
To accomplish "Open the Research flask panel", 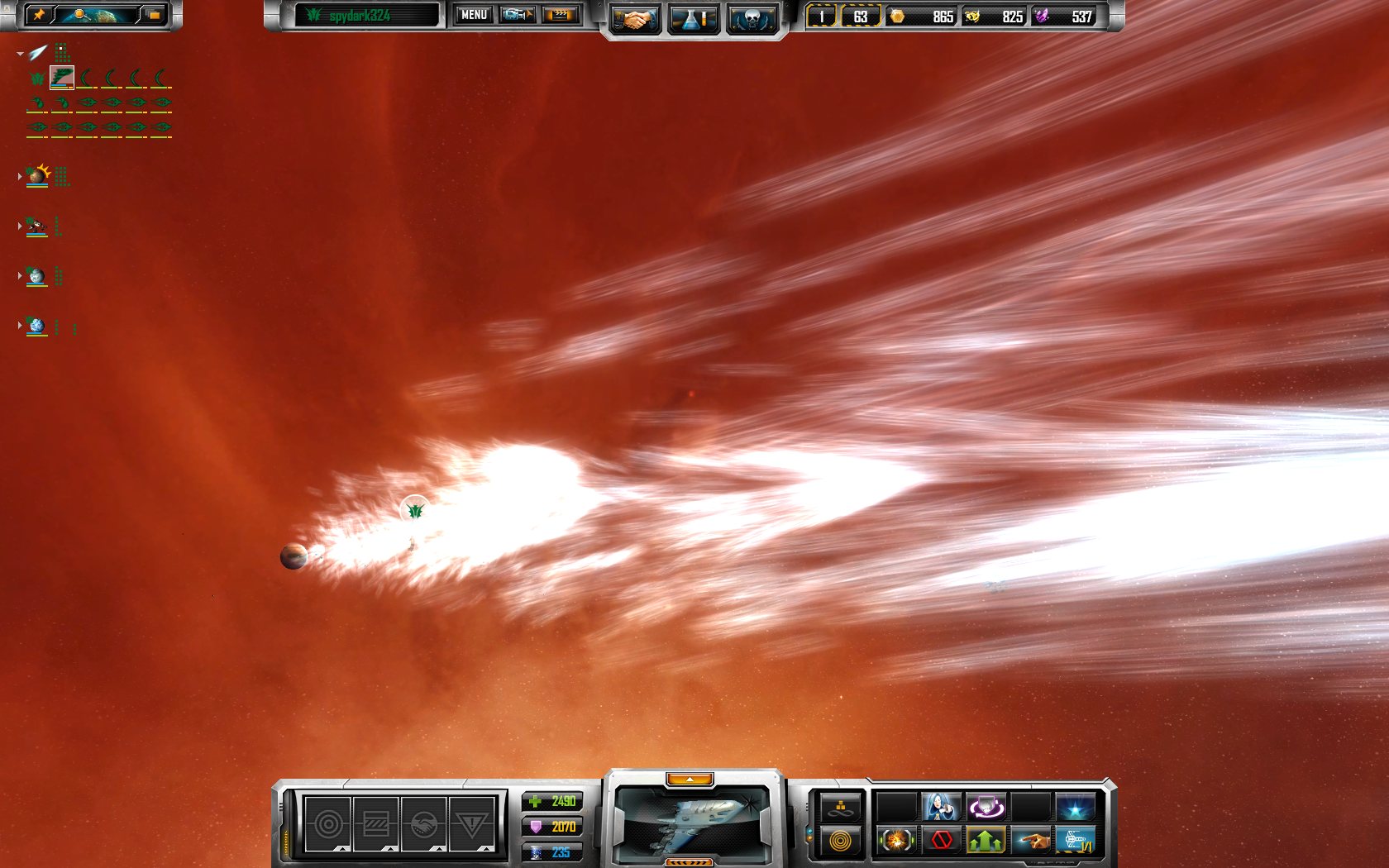I will coord(692,17).
